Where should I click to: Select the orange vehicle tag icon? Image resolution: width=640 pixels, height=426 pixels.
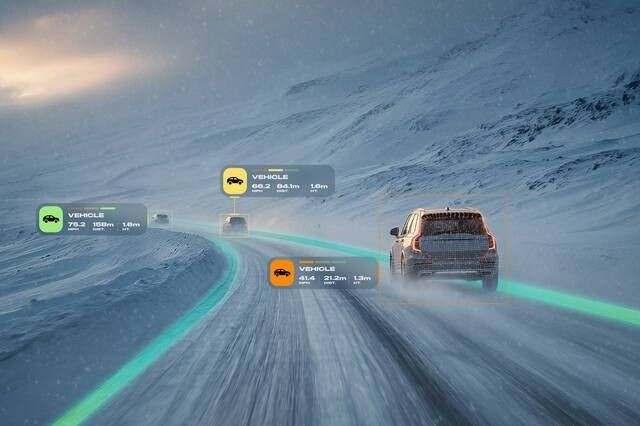(x=281, y=273)
